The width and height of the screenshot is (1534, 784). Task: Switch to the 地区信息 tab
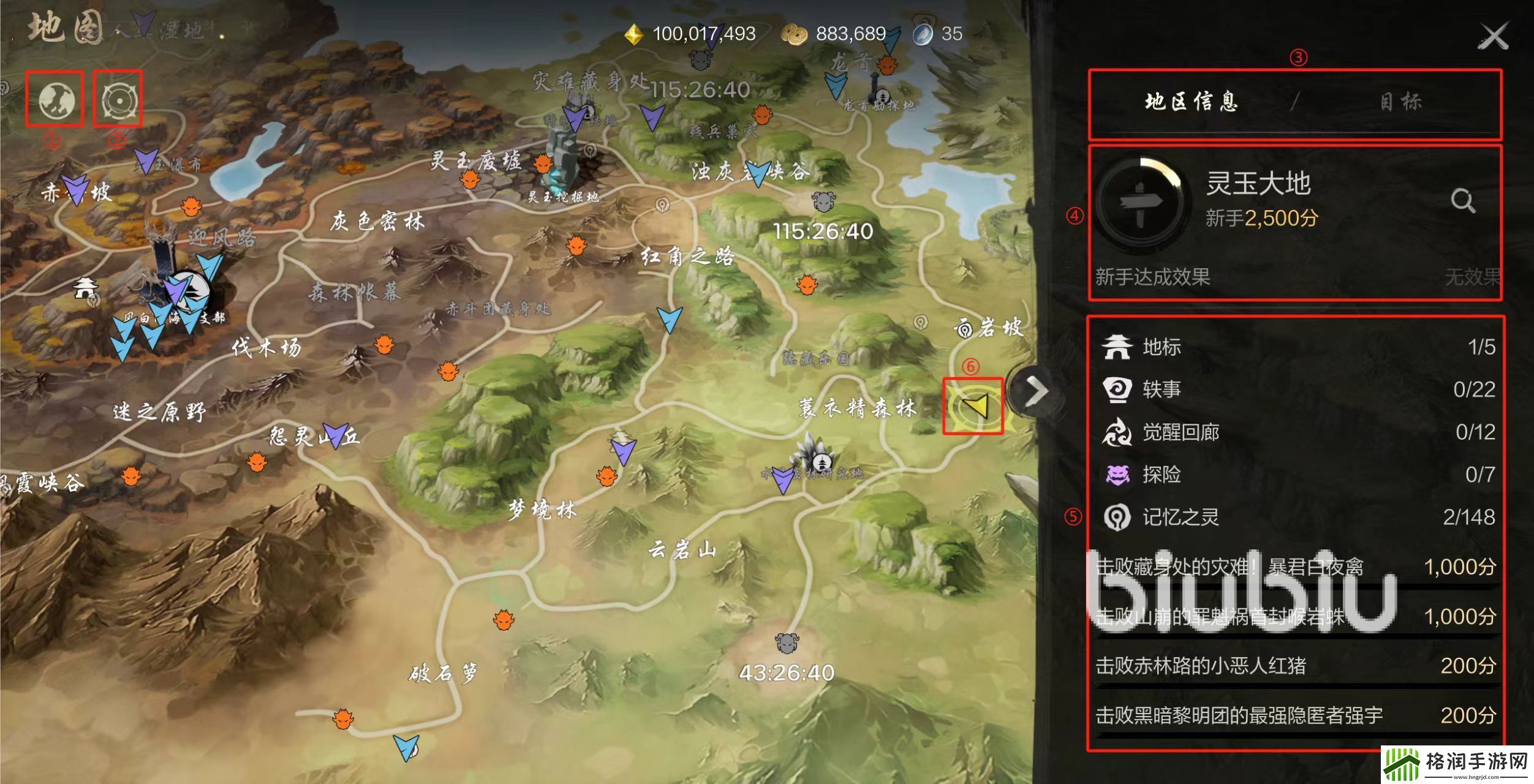[1191, 102]
